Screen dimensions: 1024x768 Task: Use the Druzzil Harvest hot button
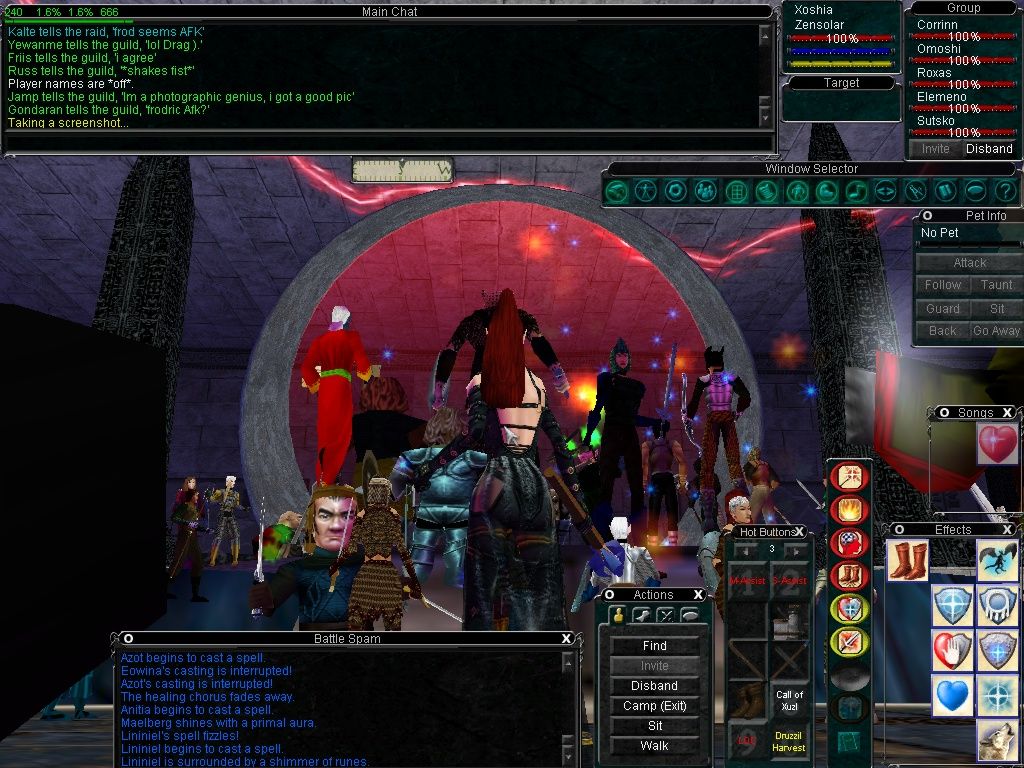(x=789, y=741)
